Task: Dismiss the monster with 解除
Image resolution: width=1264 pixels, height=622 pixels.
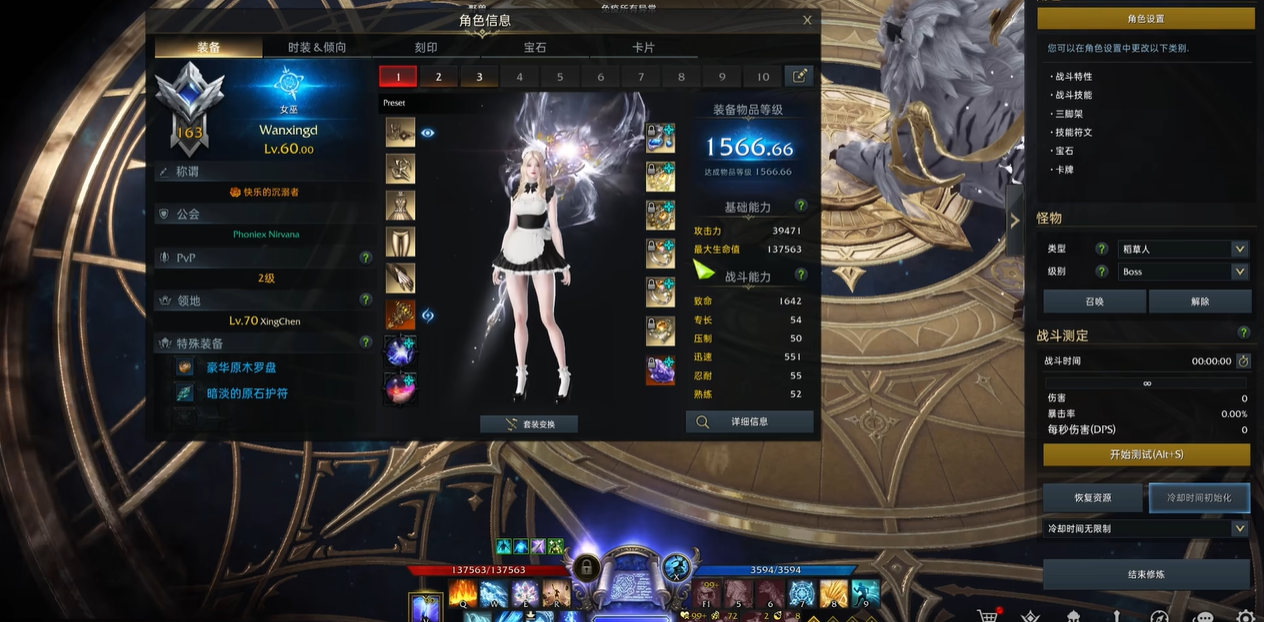Action: [x=1200, y=301]
